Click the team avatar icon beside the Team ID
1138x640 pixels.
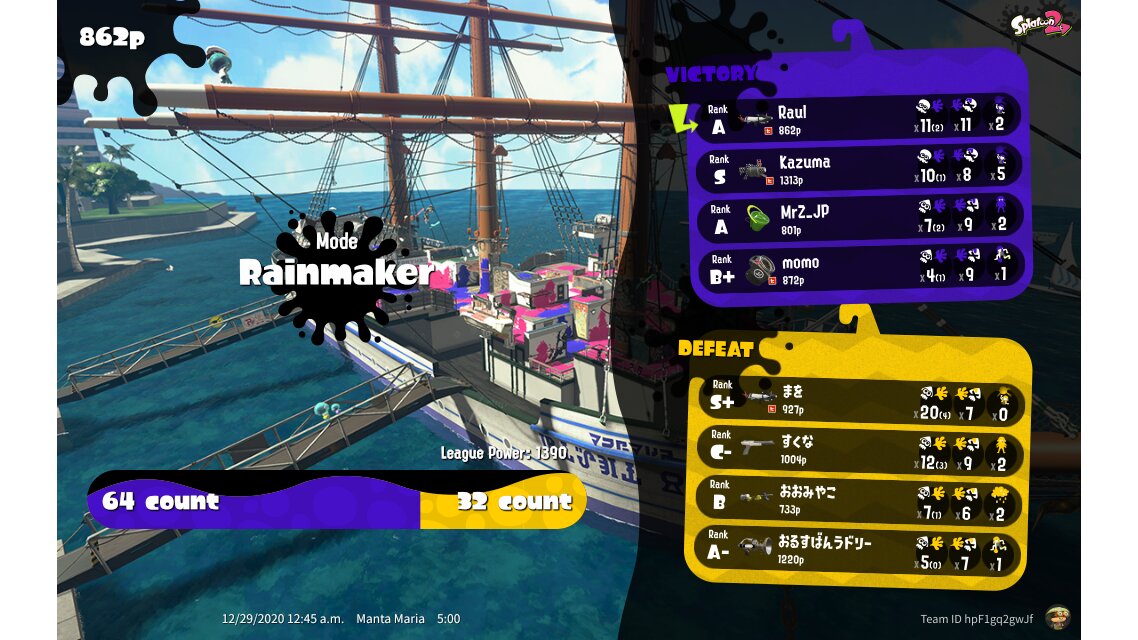pos(1056,618)
